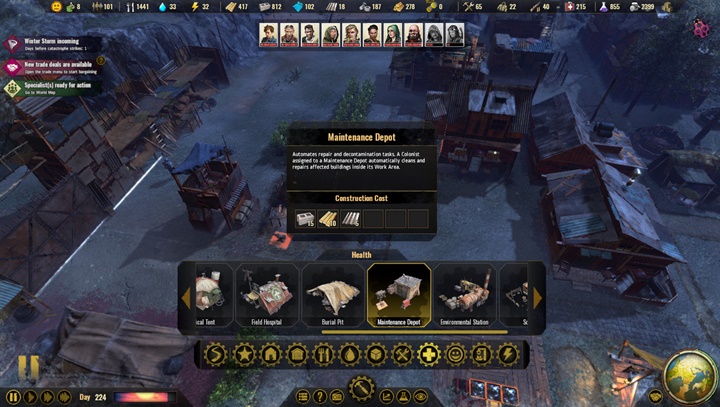Show more buildings with right arrow
This screenshot has width=720, height=407.
[x=537, y=298]
